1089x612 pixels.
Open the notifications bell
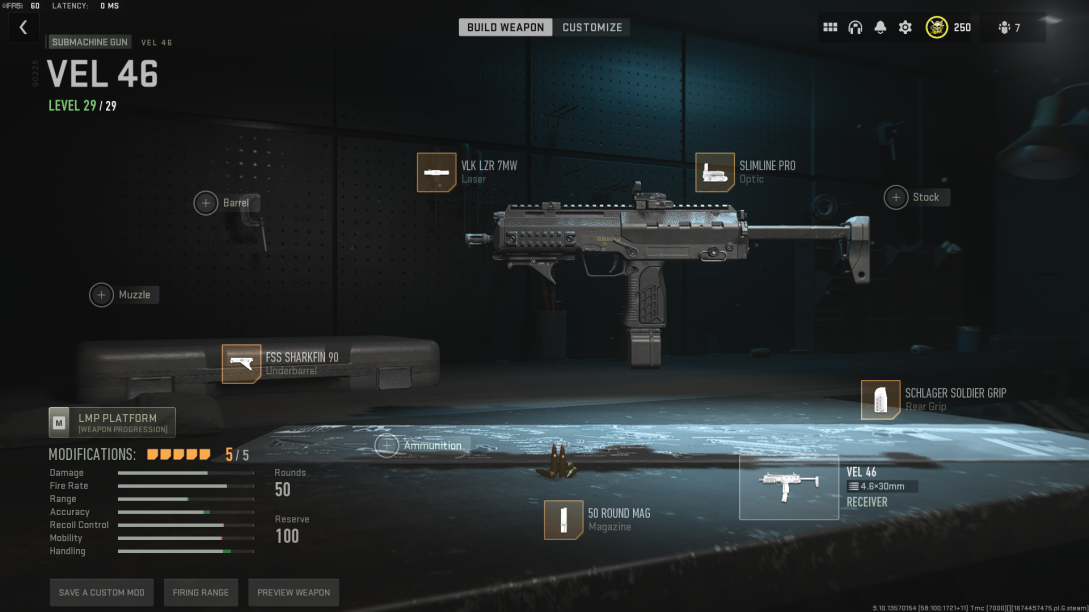[880, 28]
